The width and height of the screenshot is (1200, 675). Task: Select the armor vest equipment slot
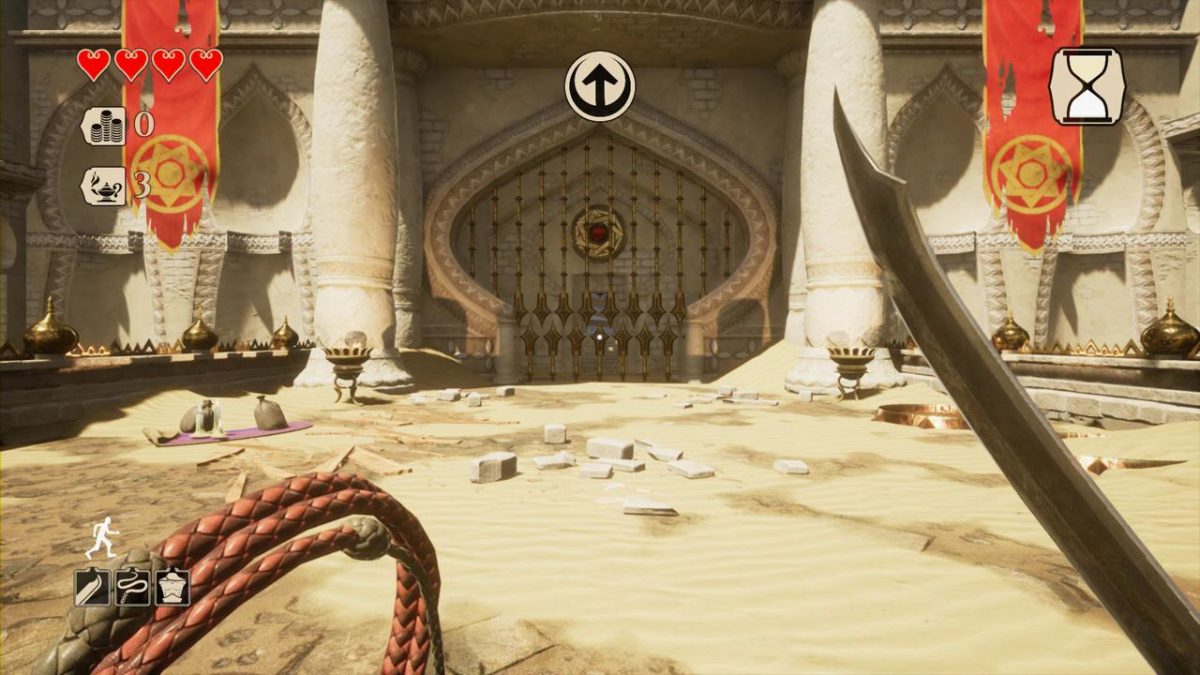pos(172,587)
